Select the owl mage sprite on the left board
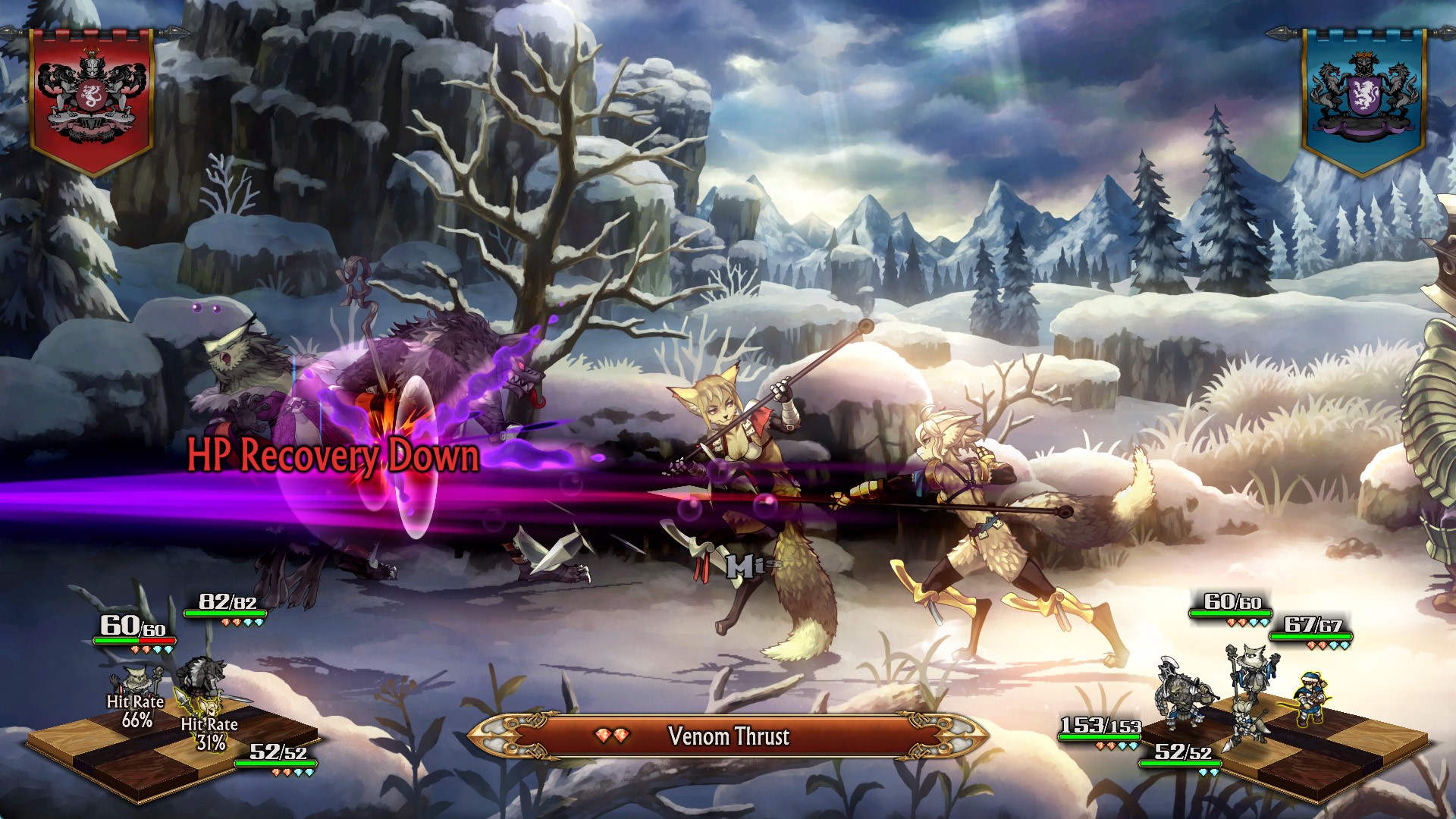The width and height of the screenshot is (1456, 819). [133, 679]
